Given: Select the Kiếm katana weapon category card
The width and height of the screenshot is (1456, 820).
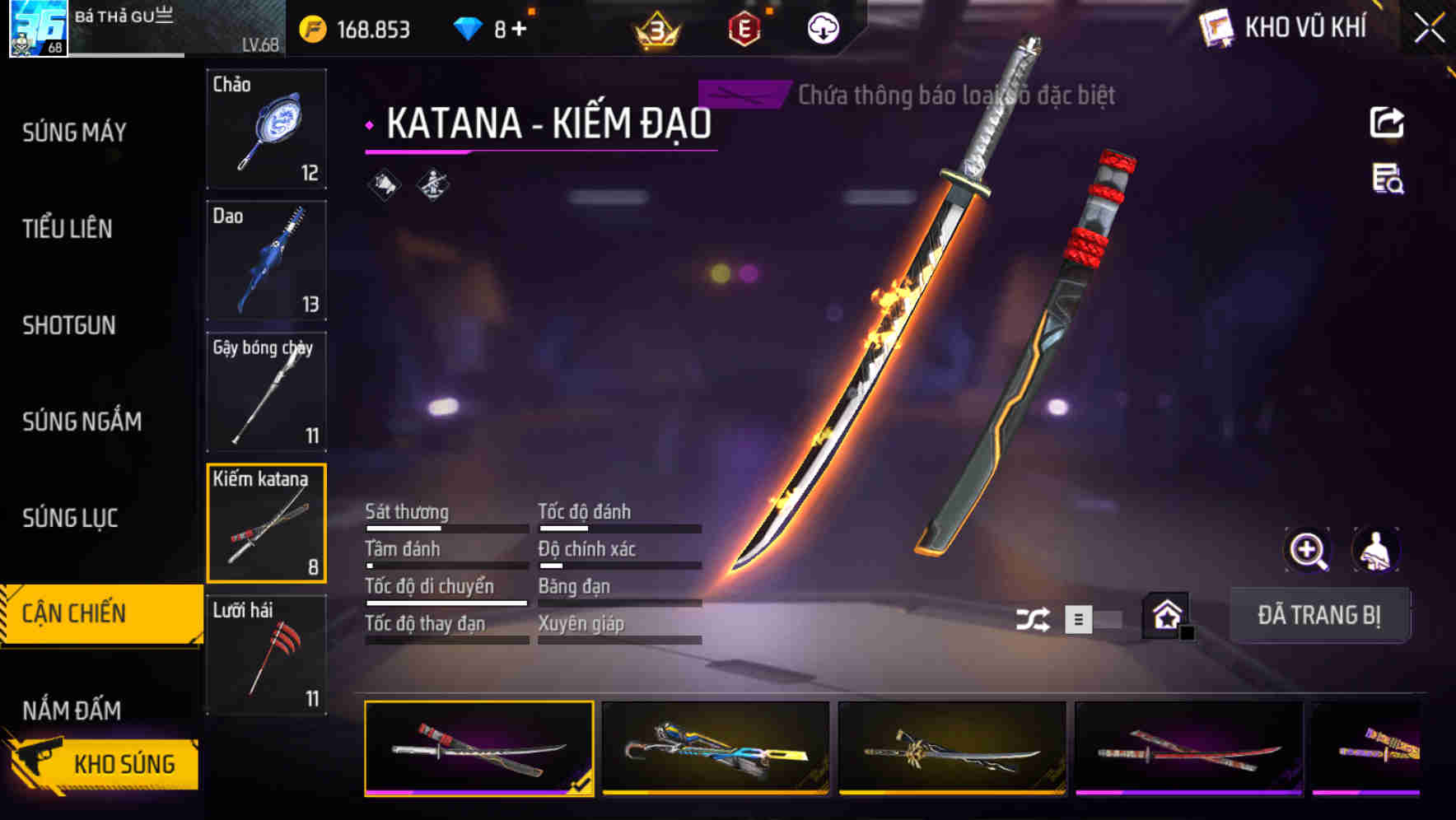Looking at the screenshot, I should coord(266,524).
